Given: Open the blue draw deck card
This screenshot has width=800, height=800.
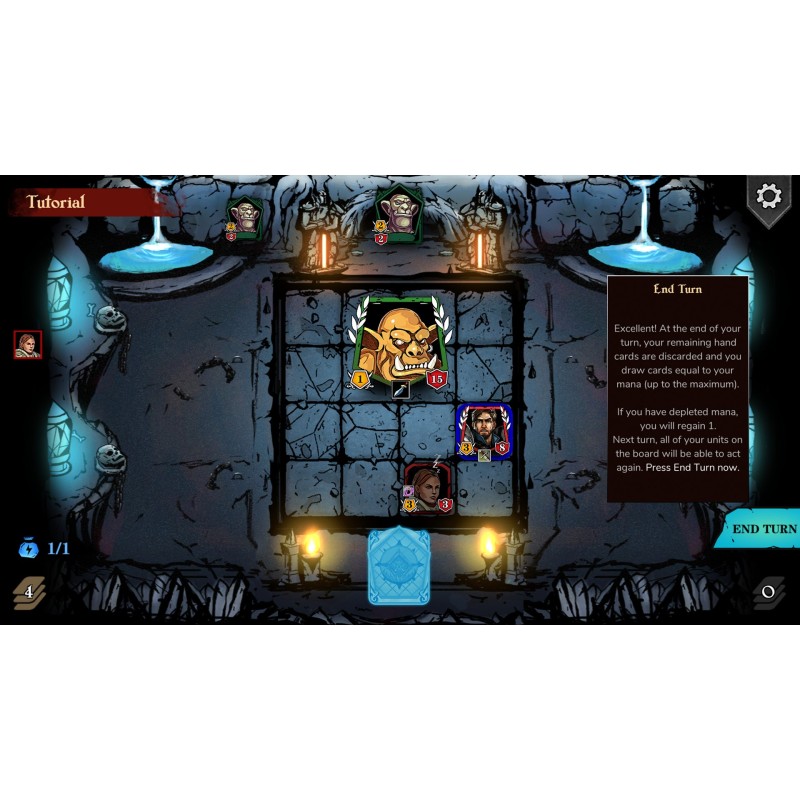Looking at the screenshot, I should pyautogui.click(x=399, y=566).
